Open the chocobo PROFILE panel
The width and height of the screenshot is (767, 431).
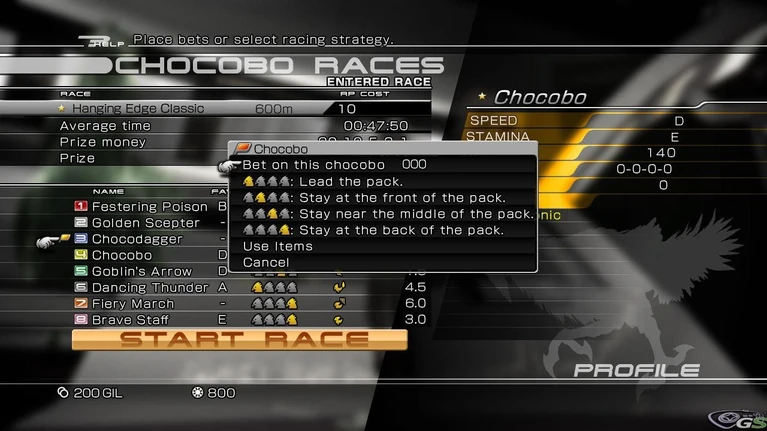(636, 371)
